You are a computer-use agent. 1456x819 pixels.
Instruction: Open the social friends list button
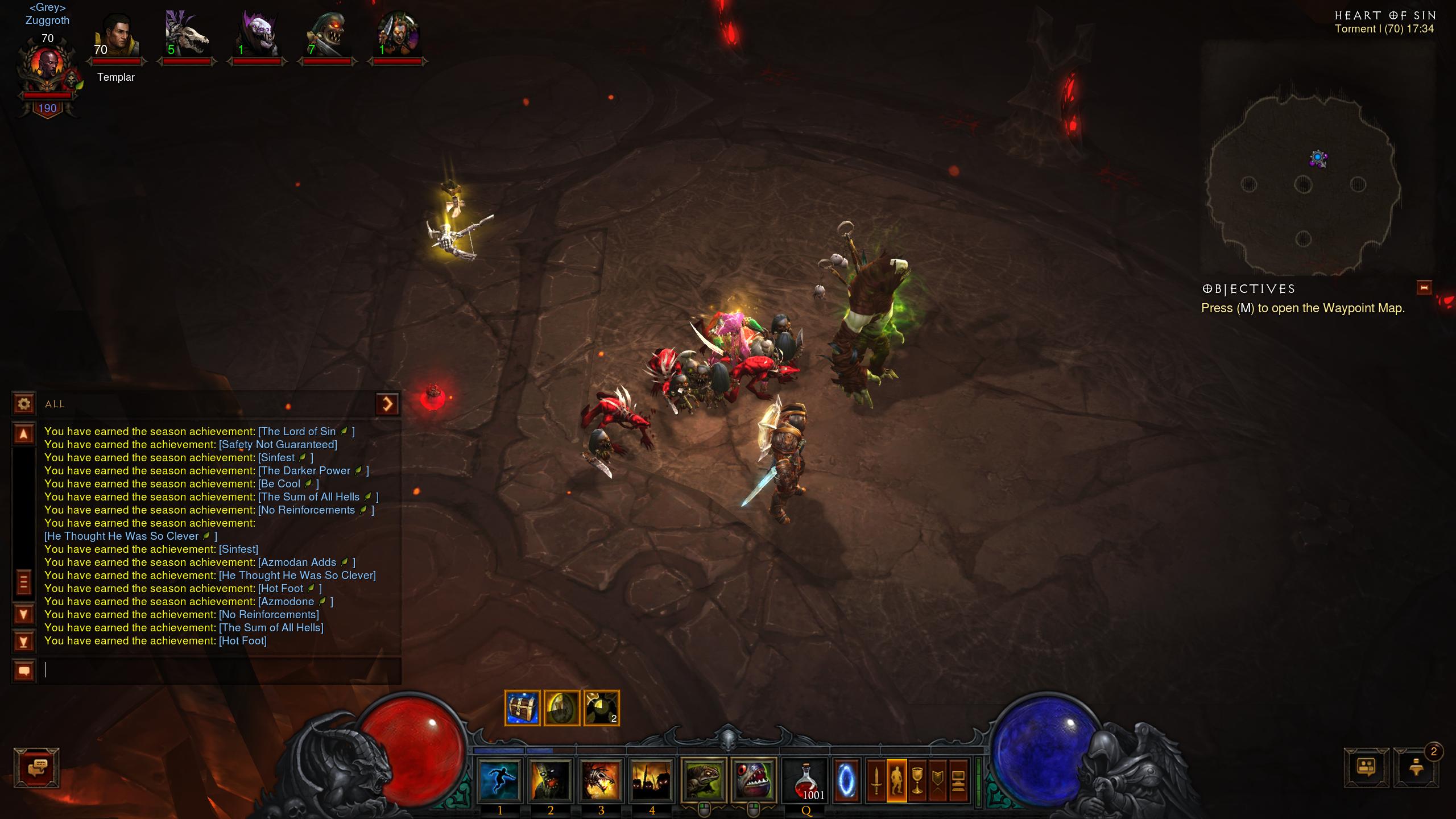(x=1366, y=768)
